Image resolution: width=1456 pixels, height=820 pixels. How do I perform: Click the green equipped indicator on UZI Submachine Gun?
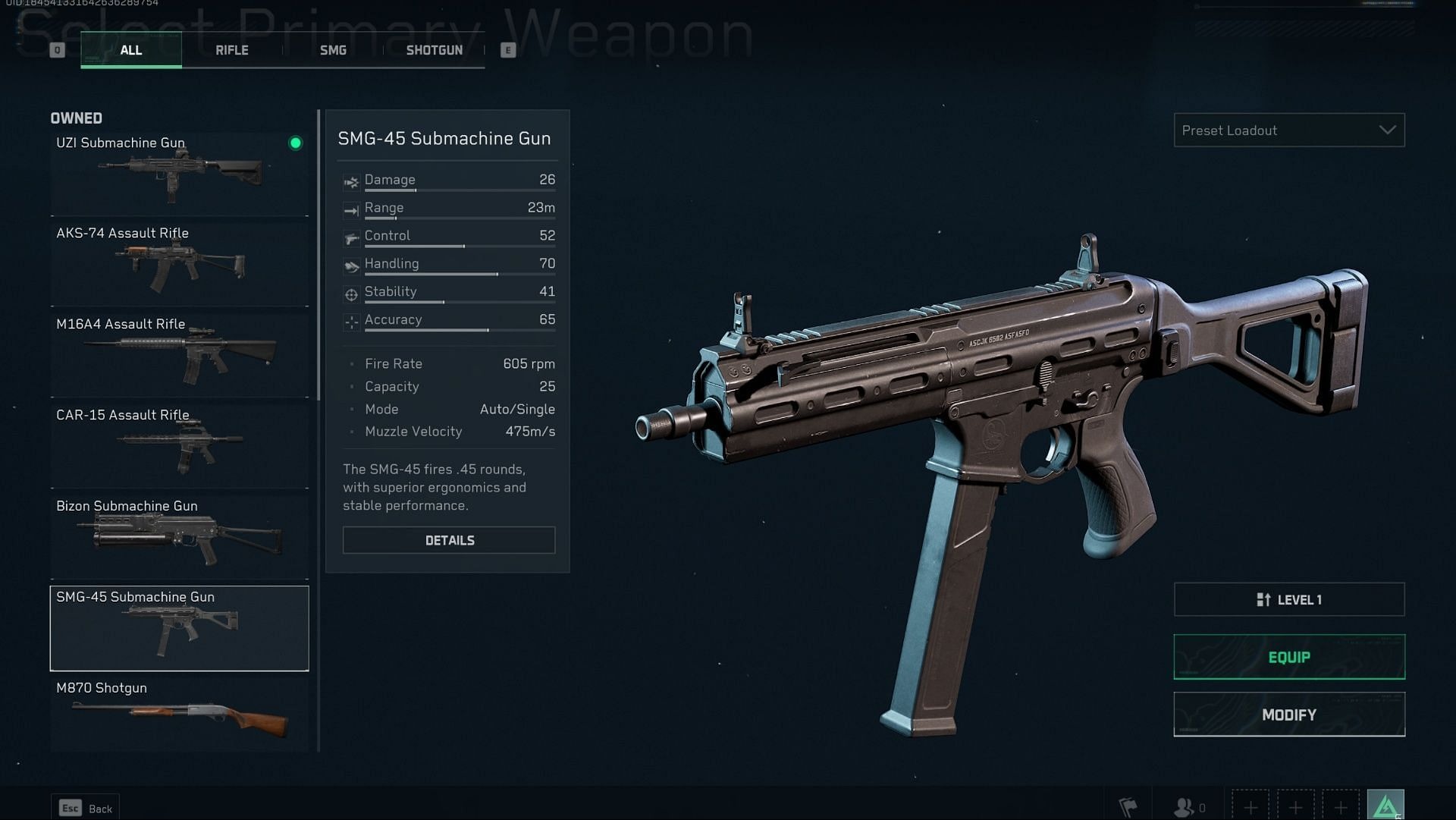295,144
